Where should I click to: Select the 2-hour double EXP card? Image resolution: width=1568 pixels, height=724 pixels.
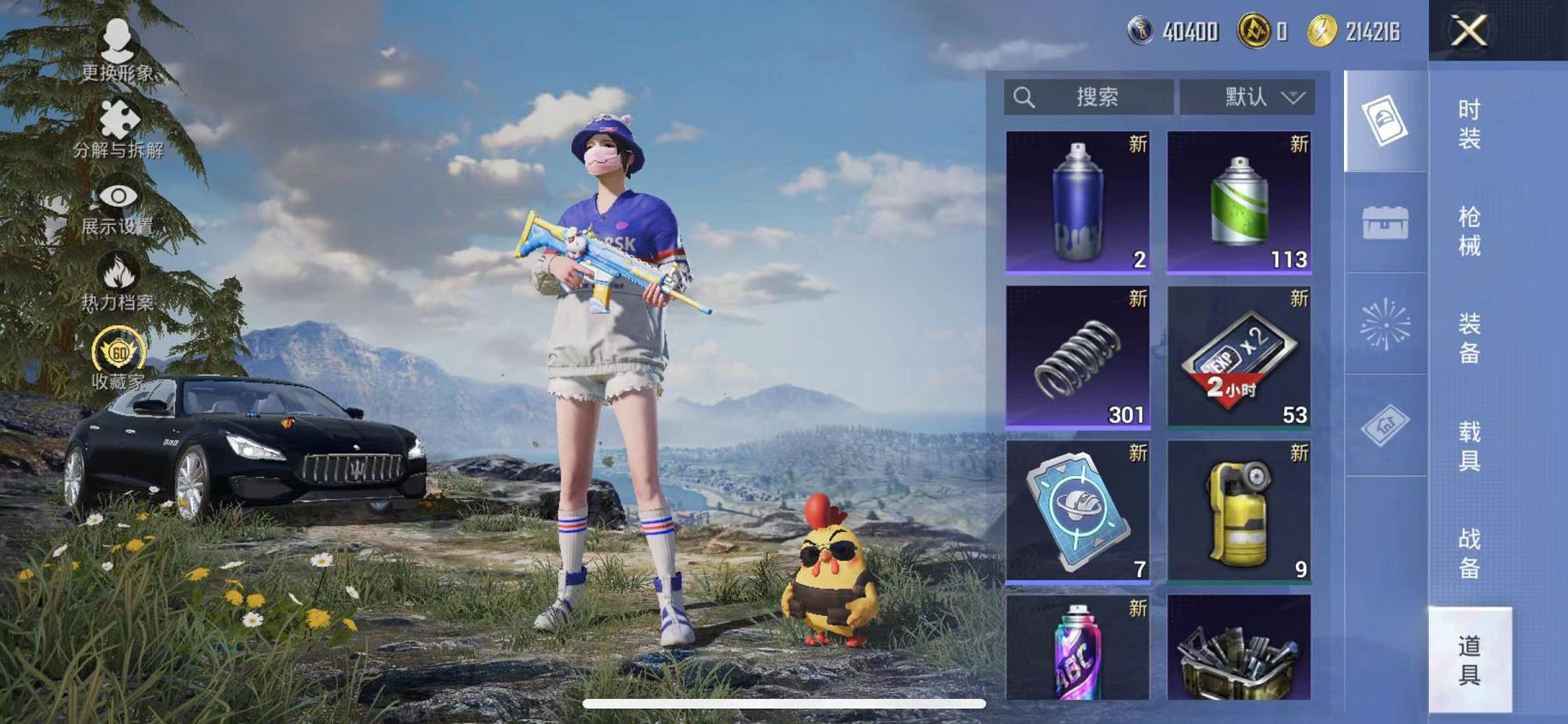coord(1238,356)
